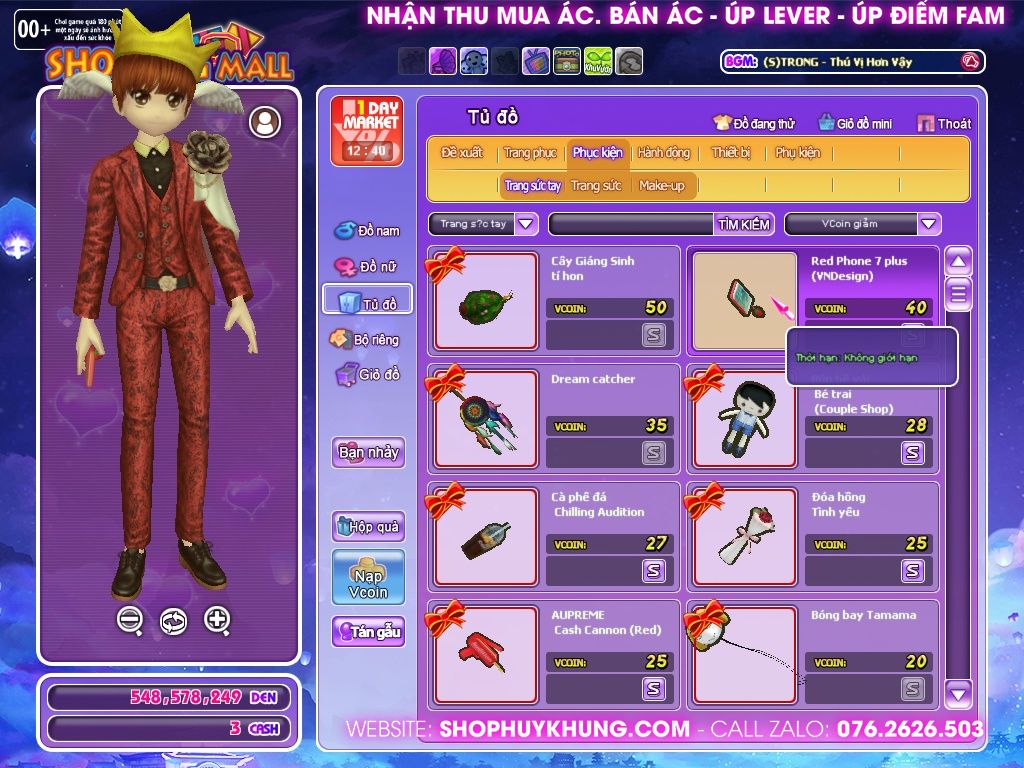Image resolution: width=1024 pixels, height=768 pixels.
Task: Open the Hộp quà gift box
Action: click(368, 526)
